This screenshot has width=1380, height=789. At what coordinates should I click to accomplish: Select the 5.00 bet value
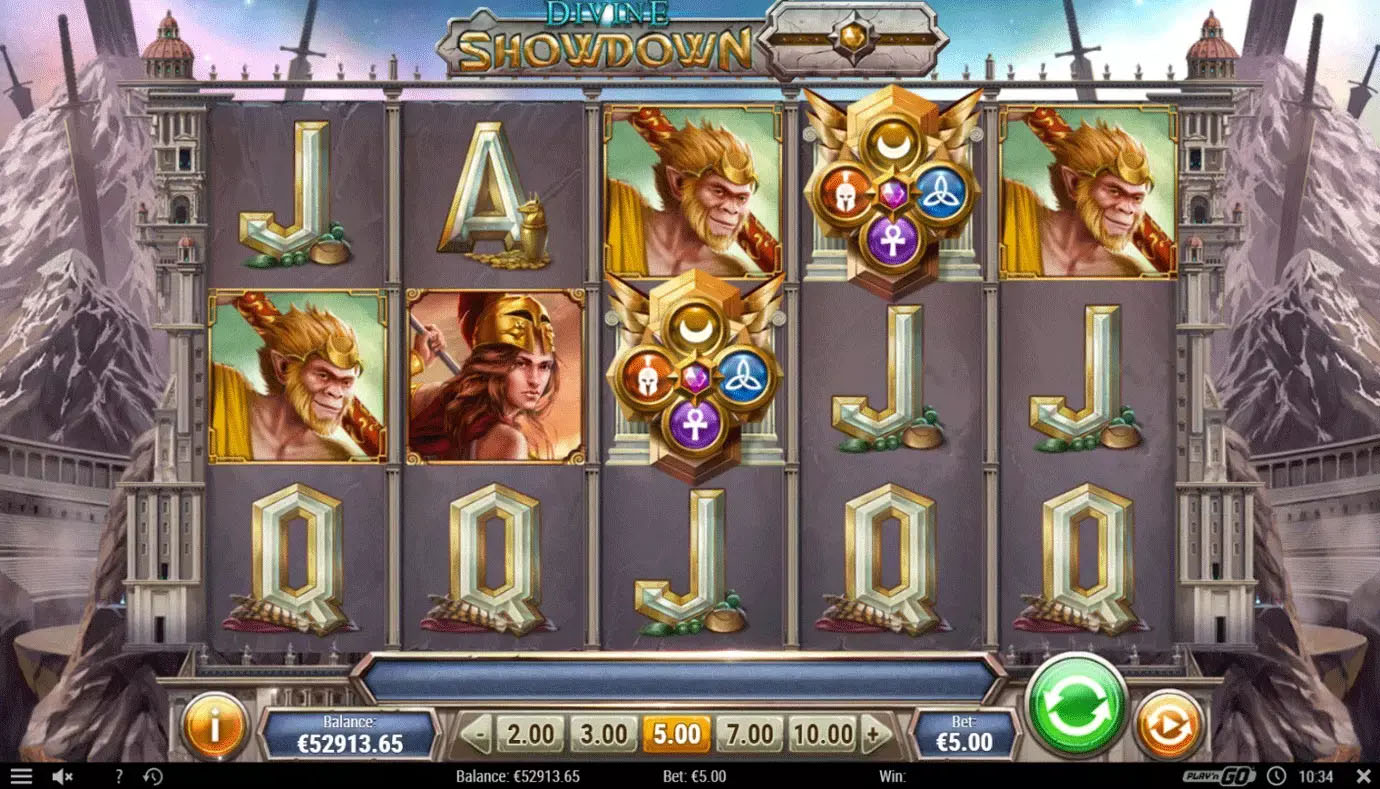coord(676,735)
